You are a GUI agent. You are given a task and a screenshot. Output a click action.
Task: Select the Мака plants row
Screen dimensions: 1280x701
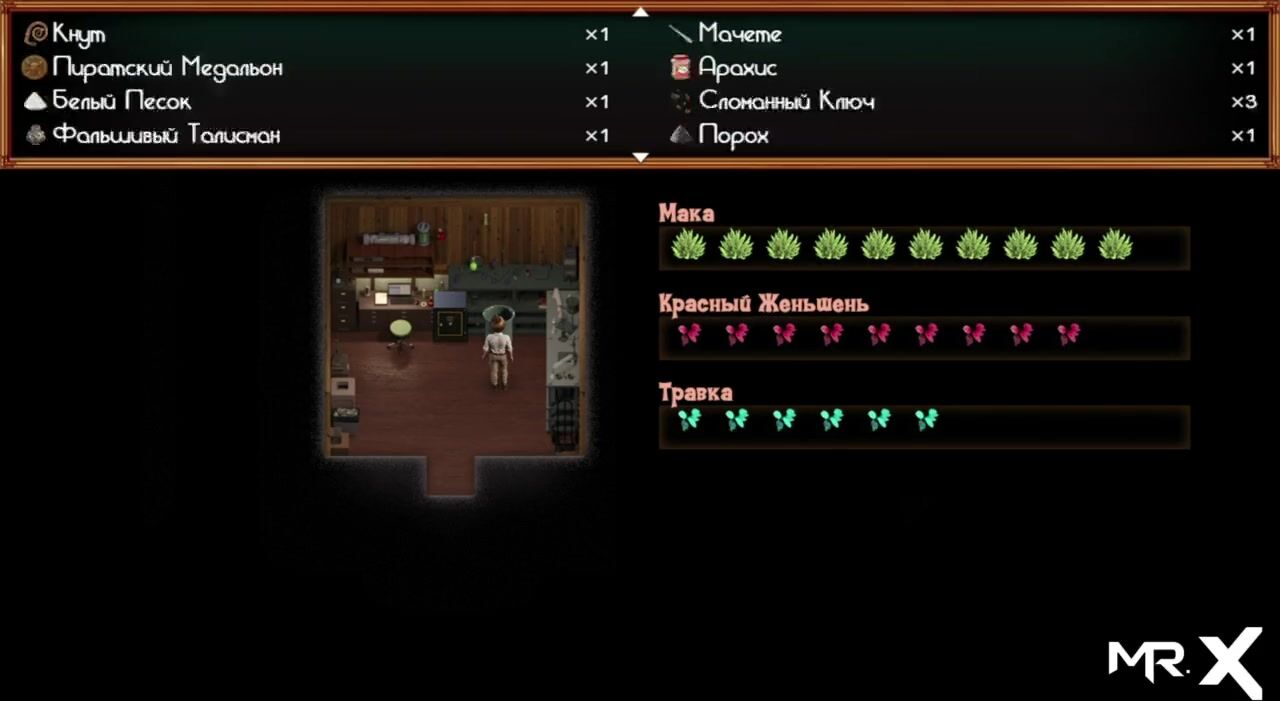[923, 246]
